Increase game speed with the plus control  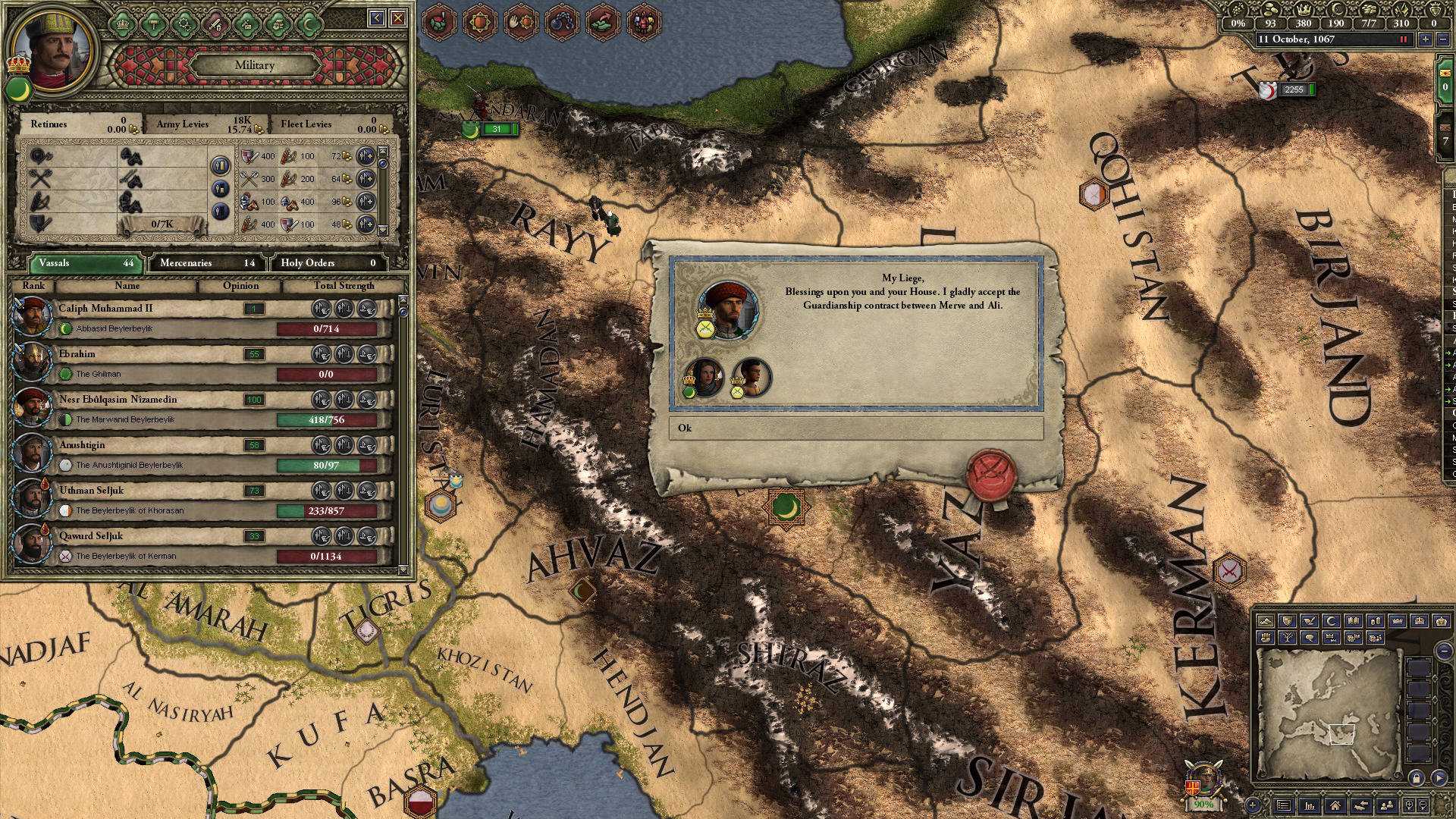click(1424, 39)
